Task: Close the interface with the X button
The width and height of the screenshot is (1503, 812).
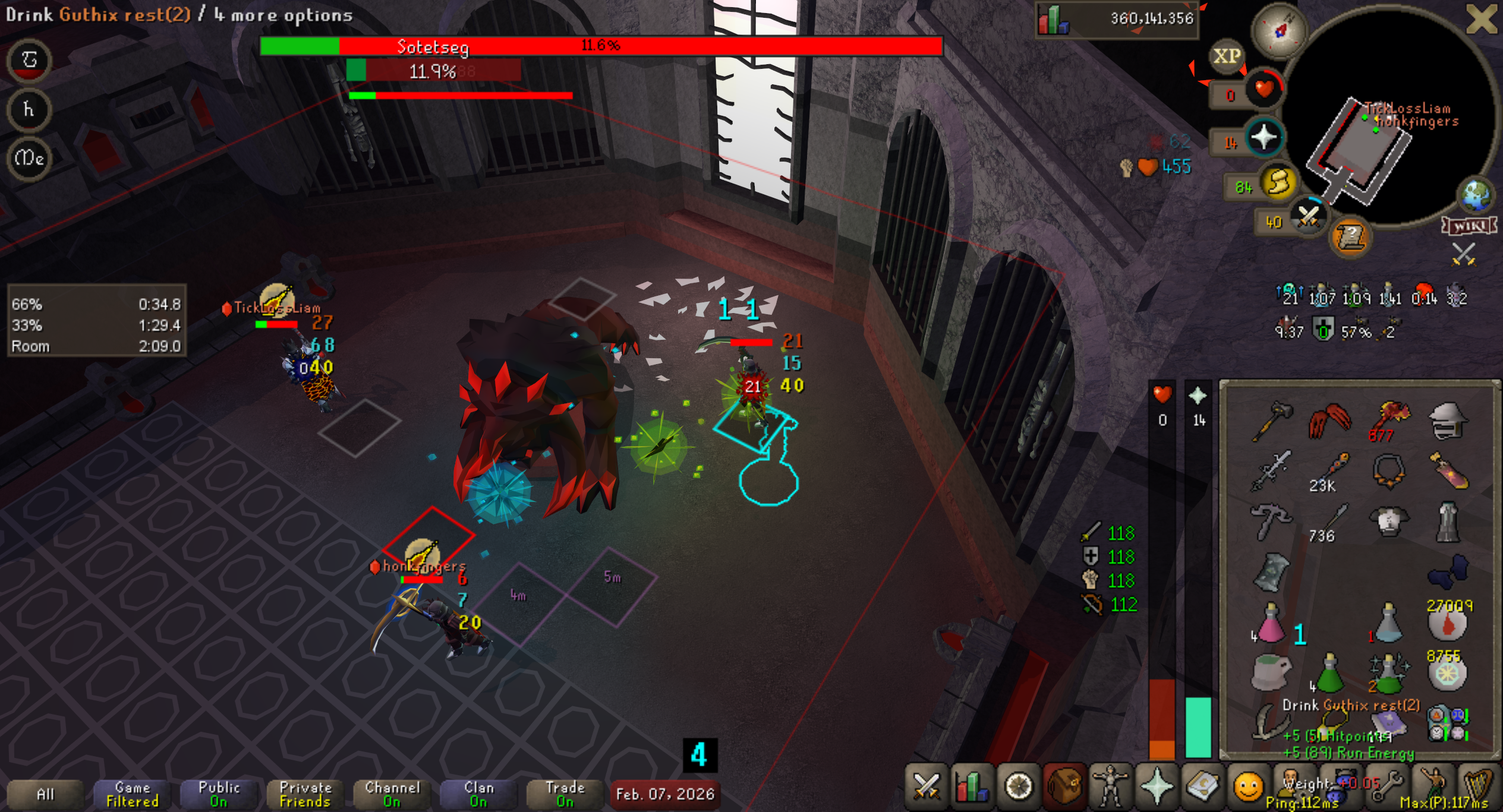Action: click(1481, 19)
